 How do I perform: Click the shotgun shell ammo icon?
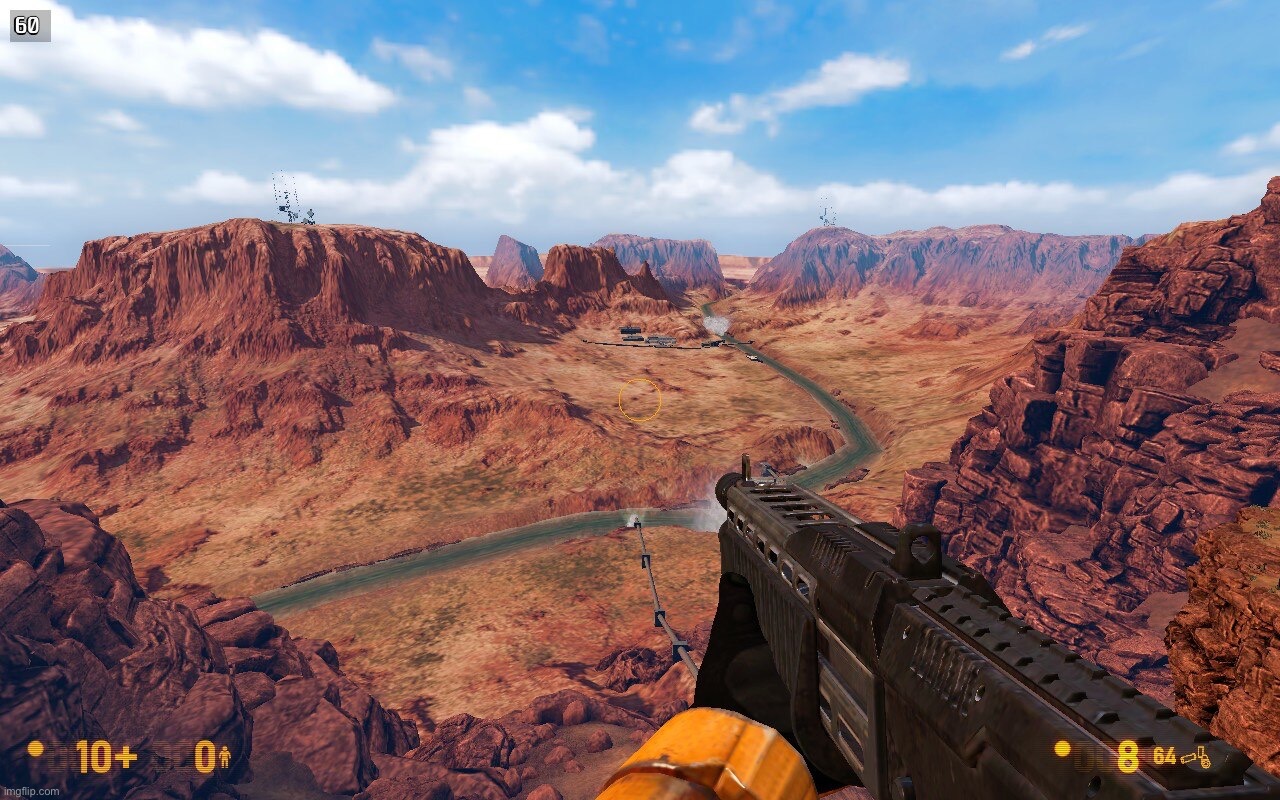pos(1186,758)
